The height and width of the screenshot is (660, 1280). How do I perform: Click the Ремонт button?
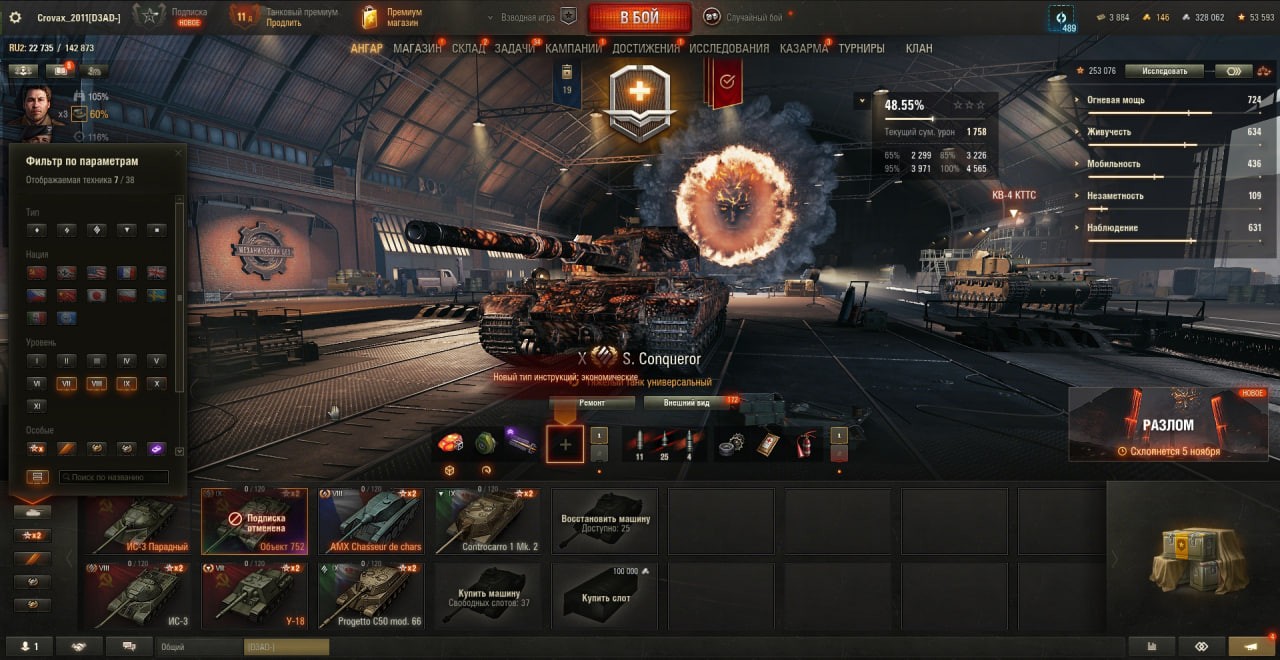click(x=592, y=403)
